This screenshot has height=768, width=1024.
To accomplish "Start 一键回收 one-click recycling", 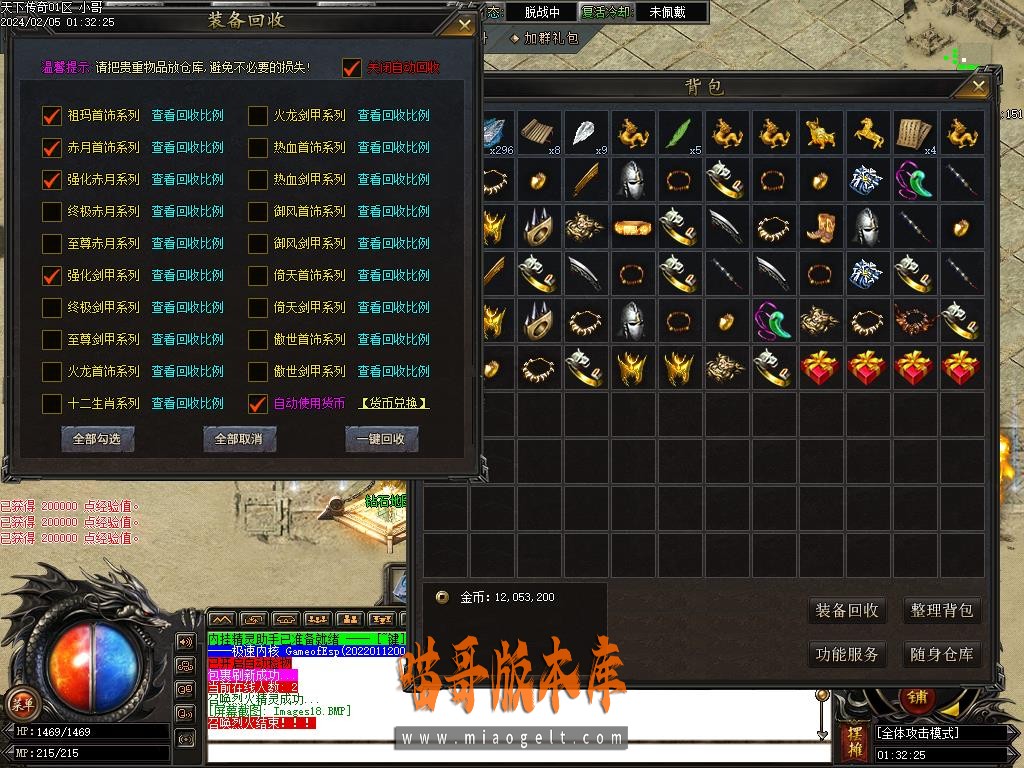I will 381,439.
